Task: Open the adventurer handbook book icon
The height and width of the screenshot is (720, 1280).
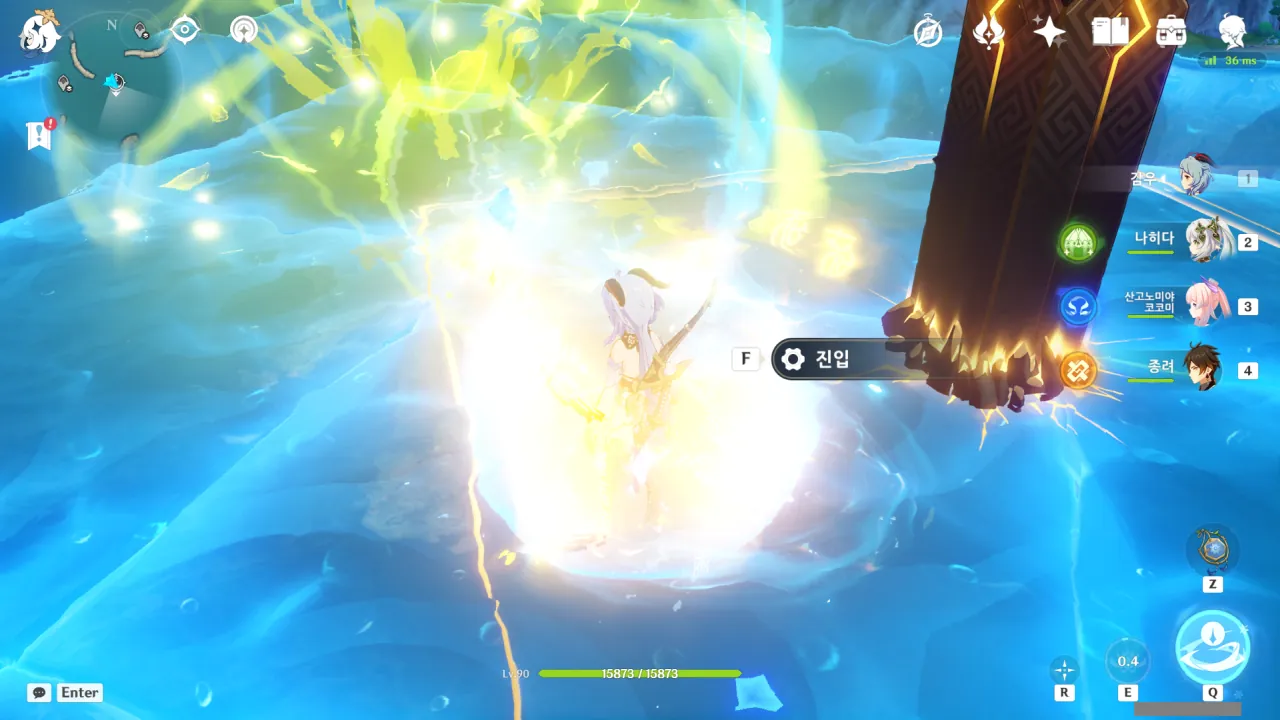Action: (1110, 32)
